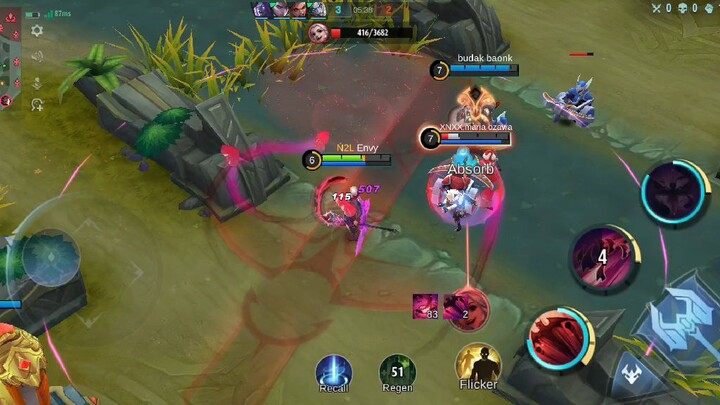
Task: Trigger the skill showing cooldown 4
Action: point(602,258)
